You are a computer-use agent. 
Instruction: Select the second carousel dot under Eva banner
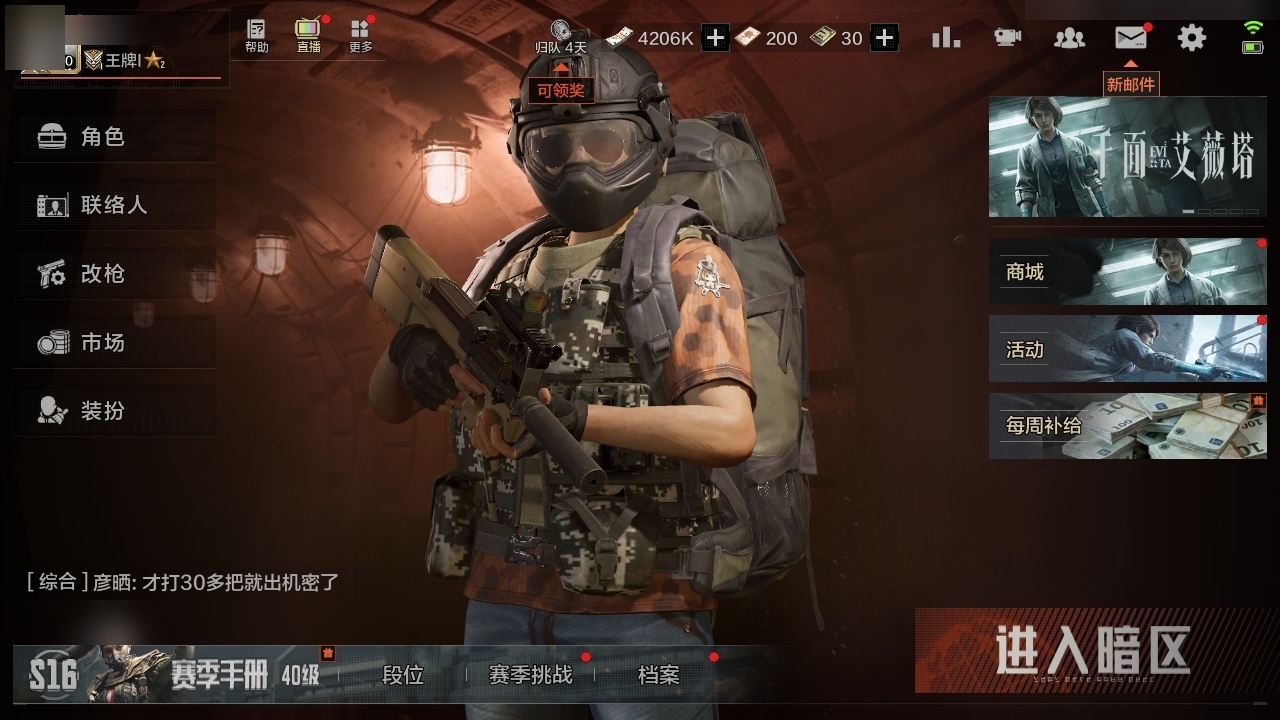point(1204,211)
